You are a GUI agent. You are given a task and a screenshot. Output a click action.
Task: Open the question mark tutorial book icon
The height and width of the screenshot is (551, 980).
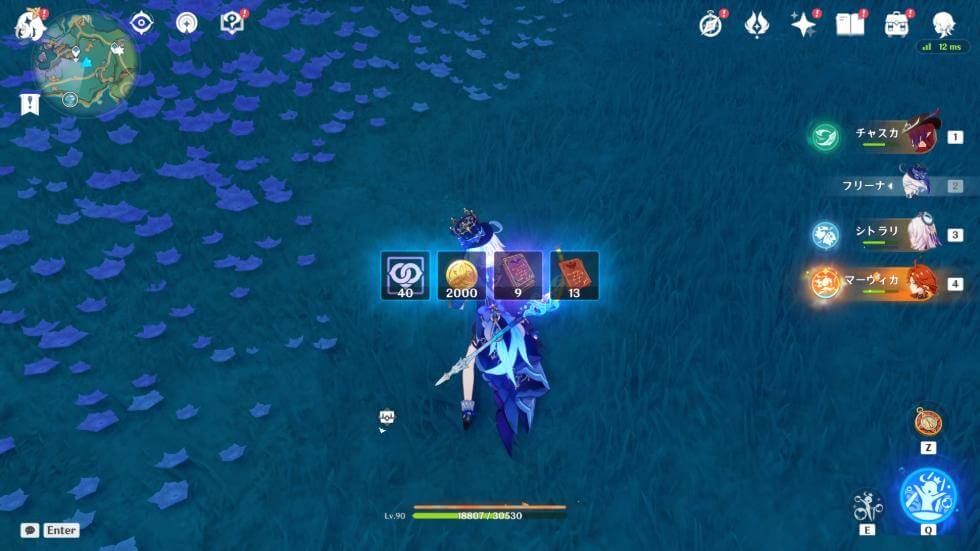pos(232,23)
